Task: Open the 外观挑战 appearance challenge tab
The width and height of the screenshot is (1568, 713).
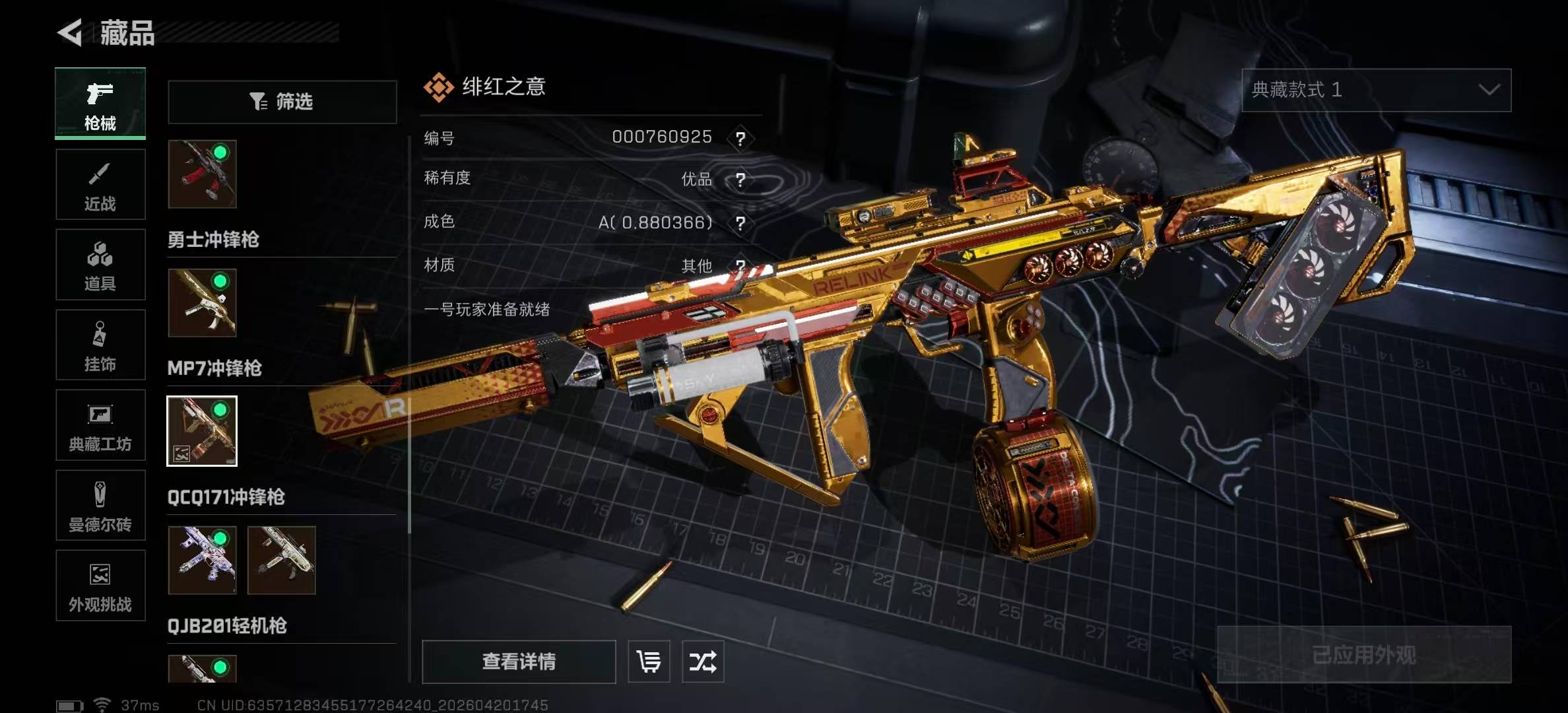Action: (100, 586)
